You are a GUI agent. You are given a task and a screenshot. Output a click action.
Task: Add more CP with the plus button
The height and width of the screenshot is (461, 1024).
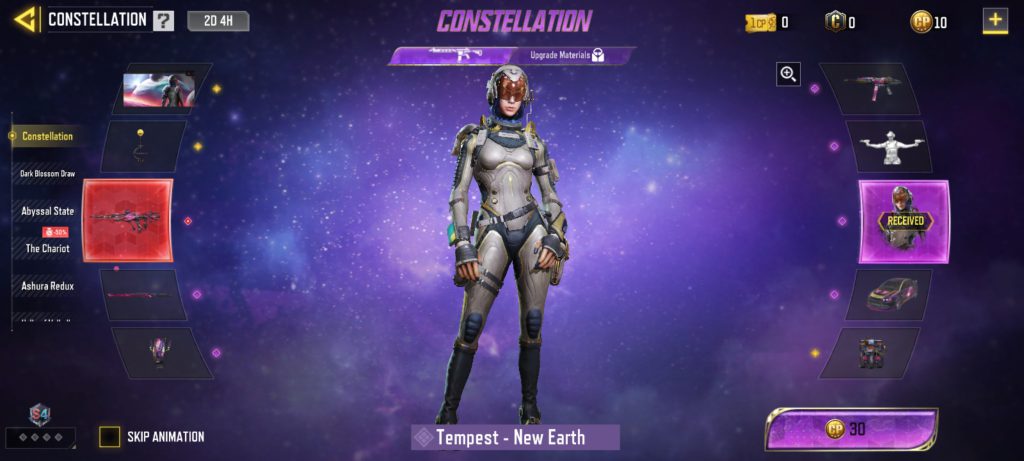coord(994,20)
